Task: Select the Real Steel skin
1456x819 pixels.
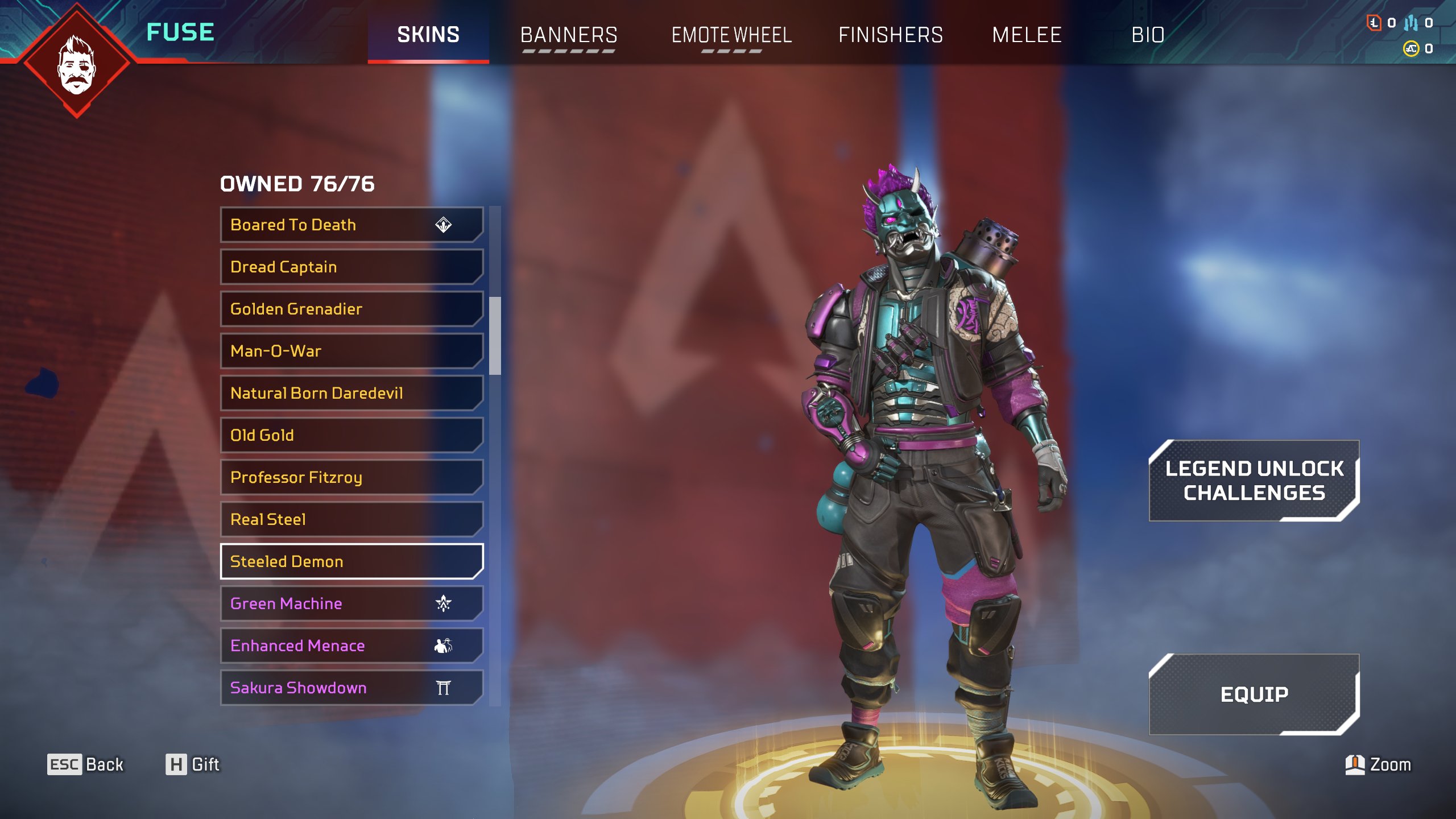Action: [351, 519]
